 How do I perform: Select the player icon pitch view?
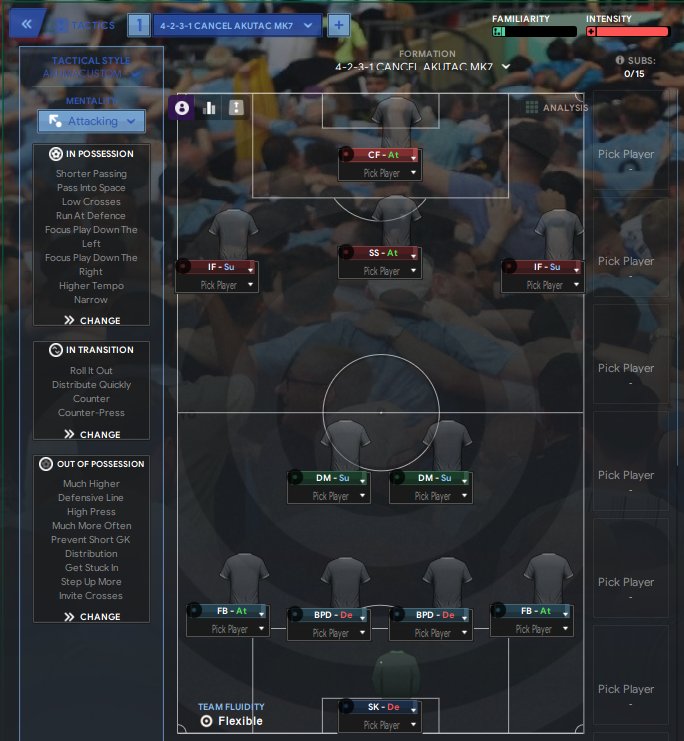[182, 108]
